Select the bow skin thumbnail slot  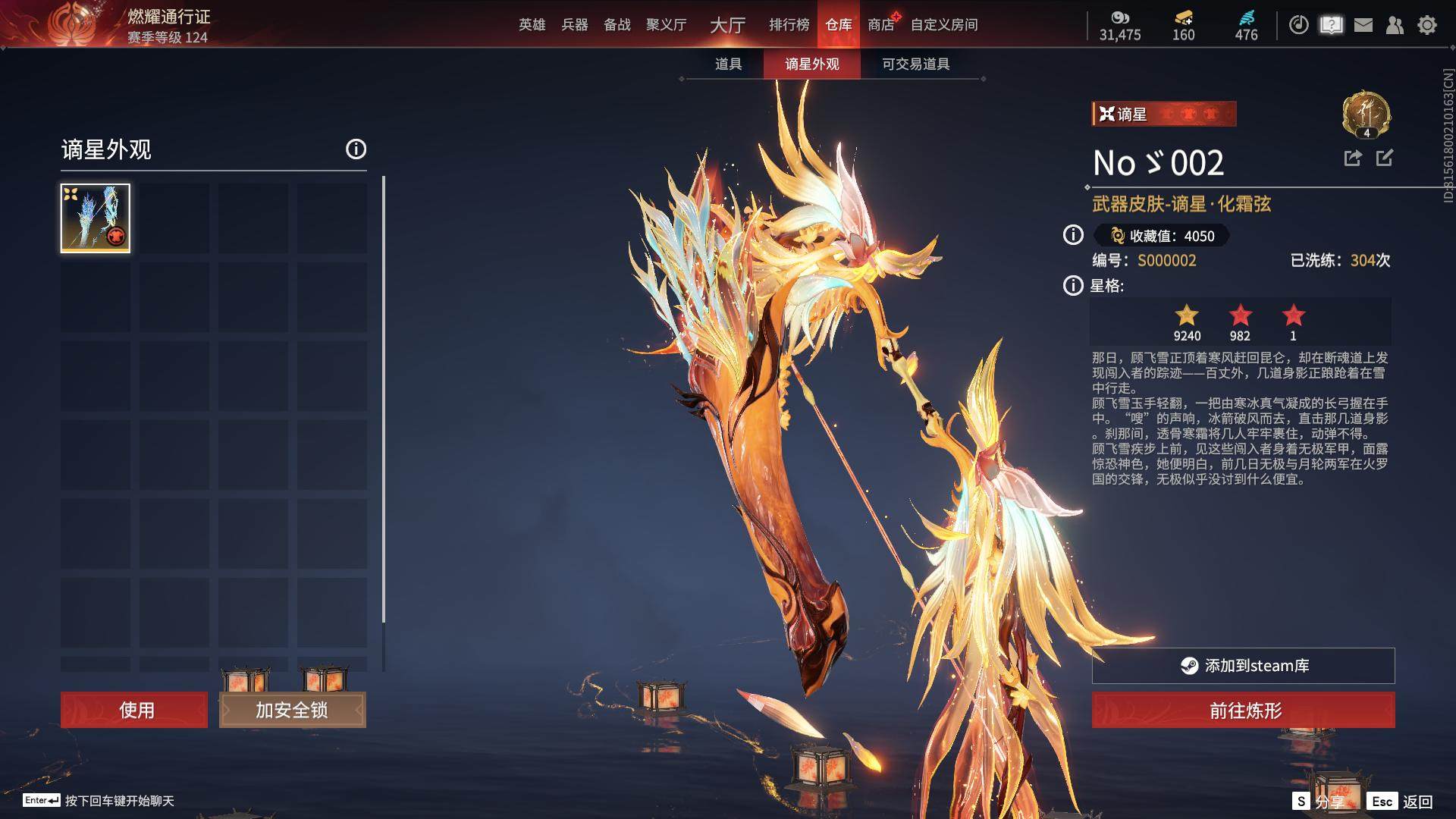96,218
